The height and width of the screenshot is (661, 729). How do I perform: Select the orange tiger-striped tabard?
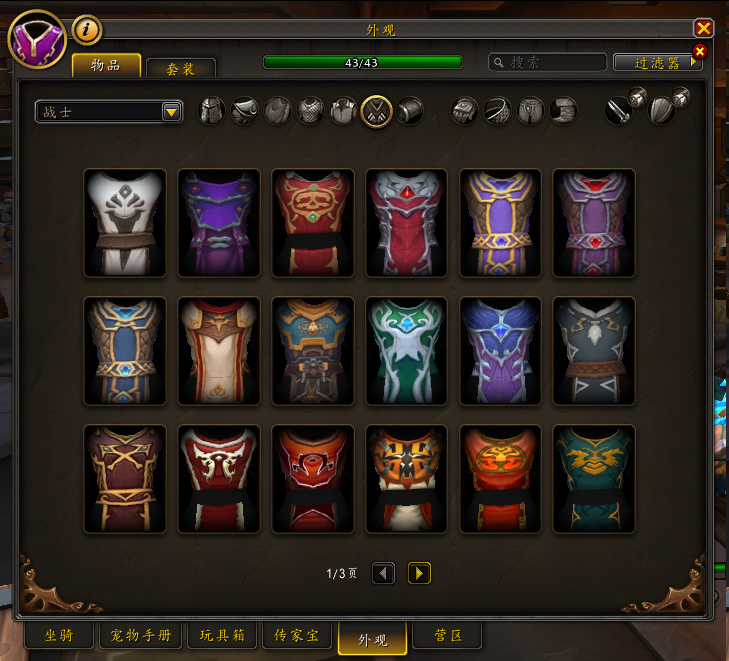click(407, 479)
